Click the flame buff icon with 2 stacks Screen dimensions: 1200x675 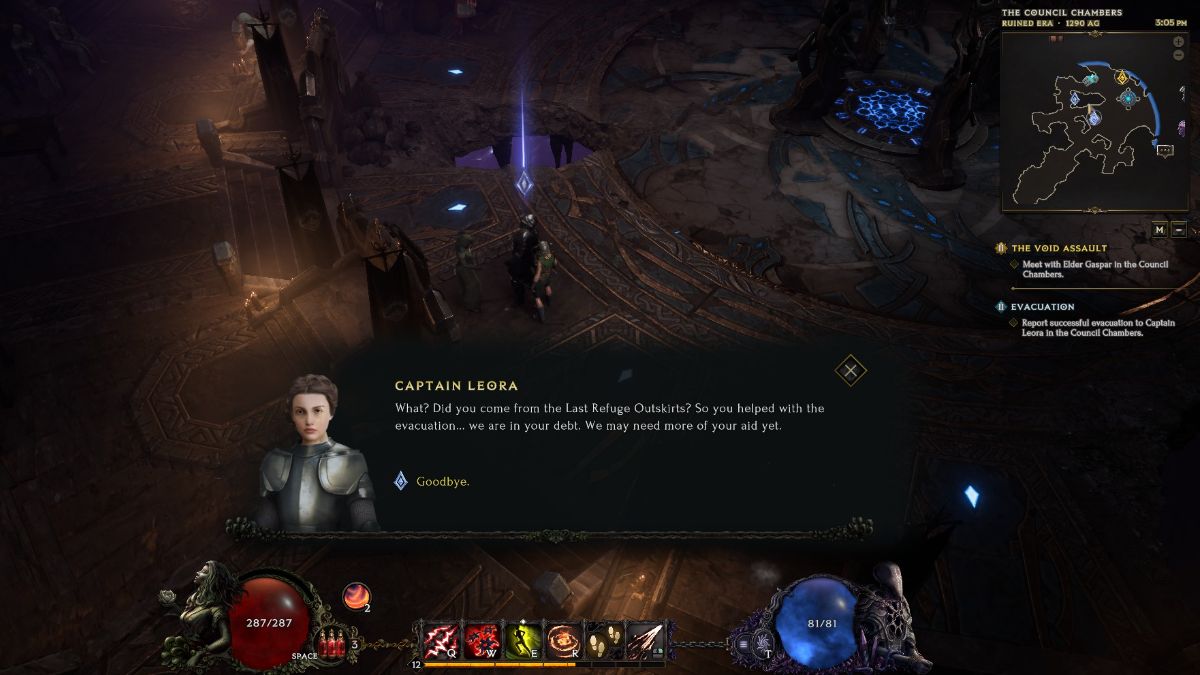pyautogui.click(x=355, y=596)
